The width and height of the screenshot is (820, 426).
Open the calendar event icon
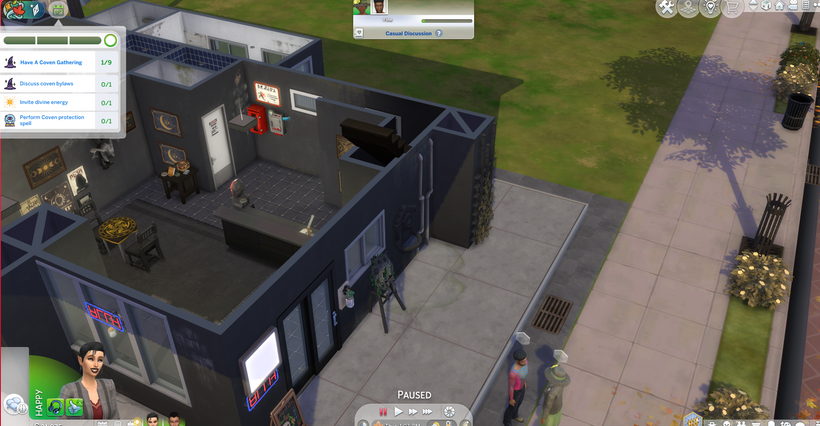click(57, 9)
